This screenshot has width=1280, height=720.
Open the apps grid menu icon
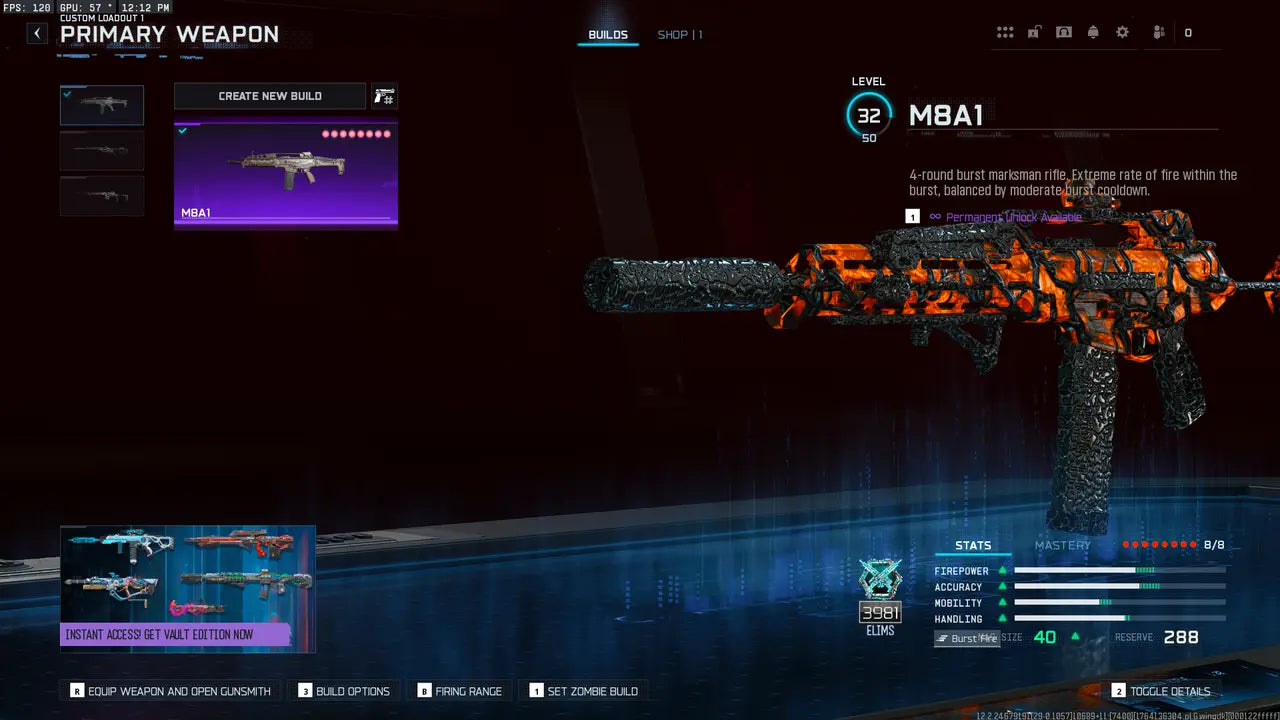[x=1005, y=31]
